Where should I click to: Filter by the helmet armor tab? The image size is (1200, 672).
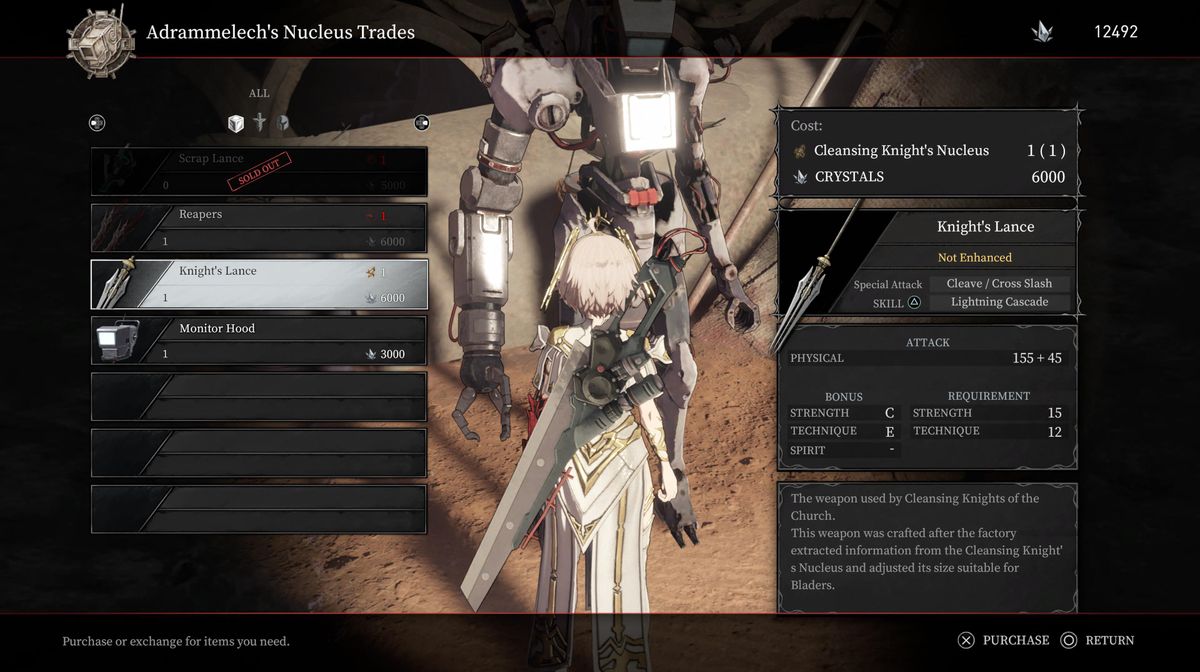pos(283,123)
